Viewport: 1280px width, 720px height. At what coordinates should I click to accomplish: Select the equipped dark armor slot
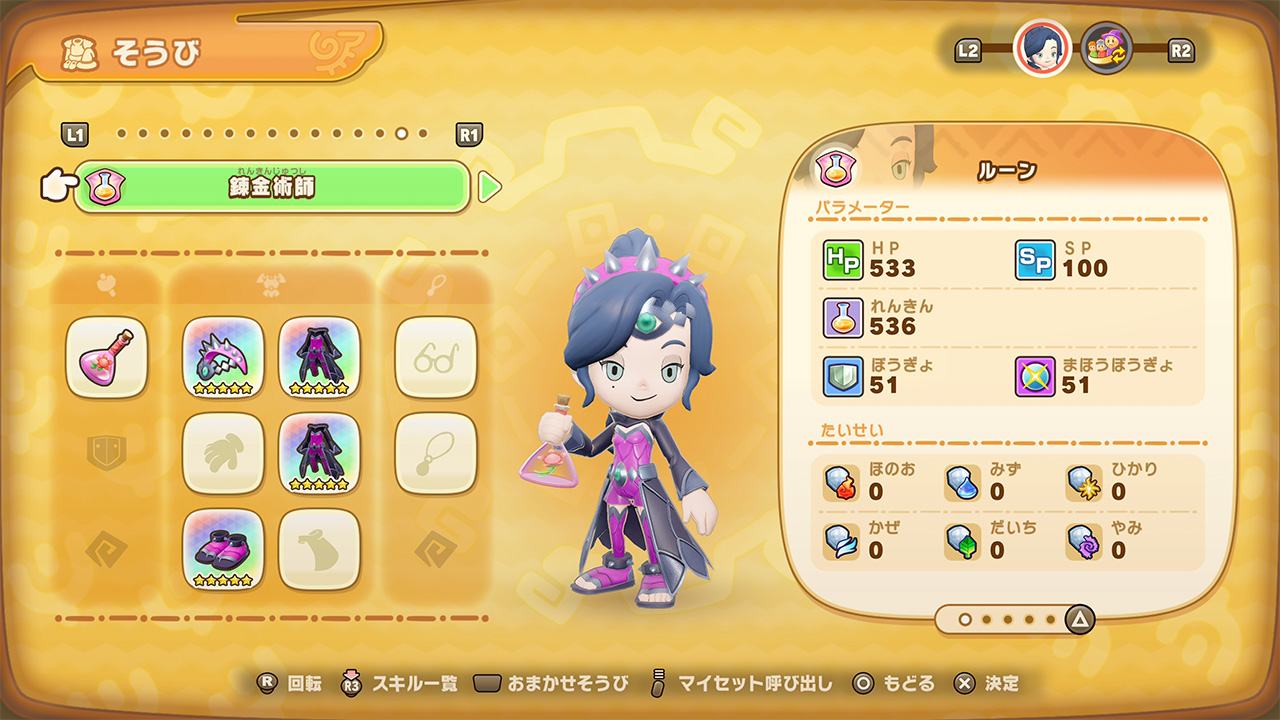pyautogui.click(x=318, y=360)
